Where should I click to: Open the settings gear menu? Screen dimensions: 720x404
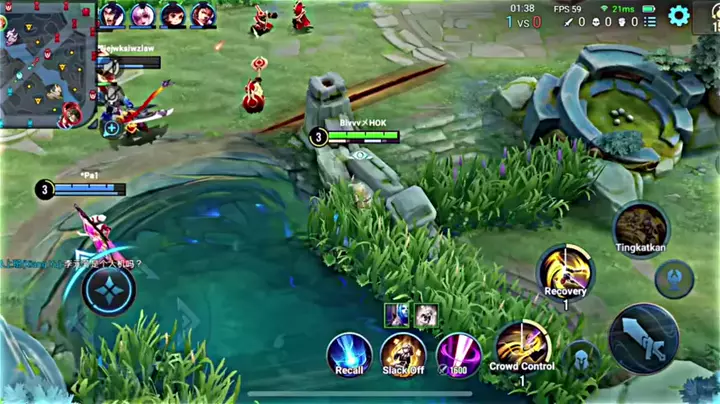coord(679,15)
